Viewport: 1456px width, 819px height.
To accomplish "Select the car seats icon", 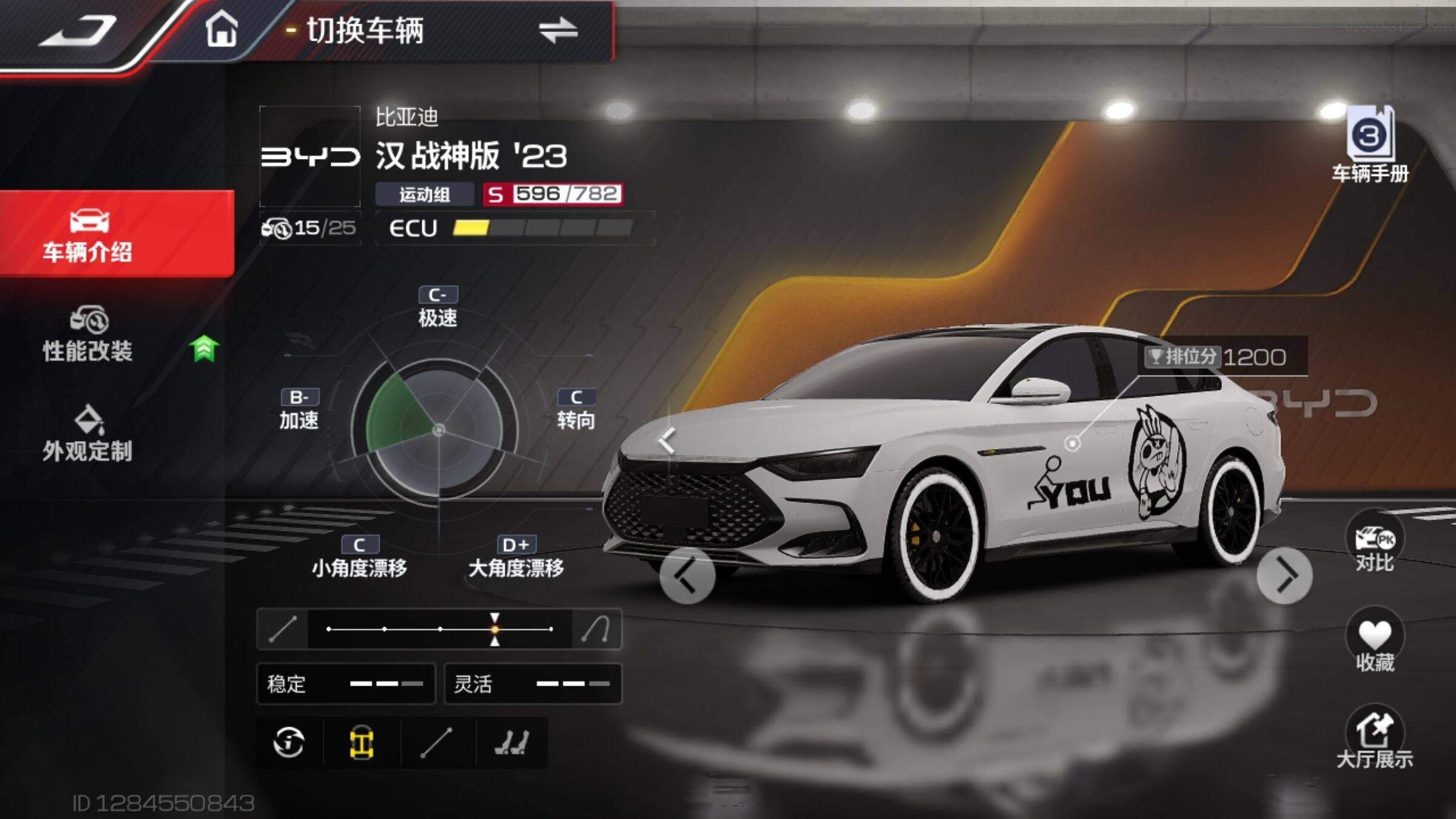I will click(512, 743).
